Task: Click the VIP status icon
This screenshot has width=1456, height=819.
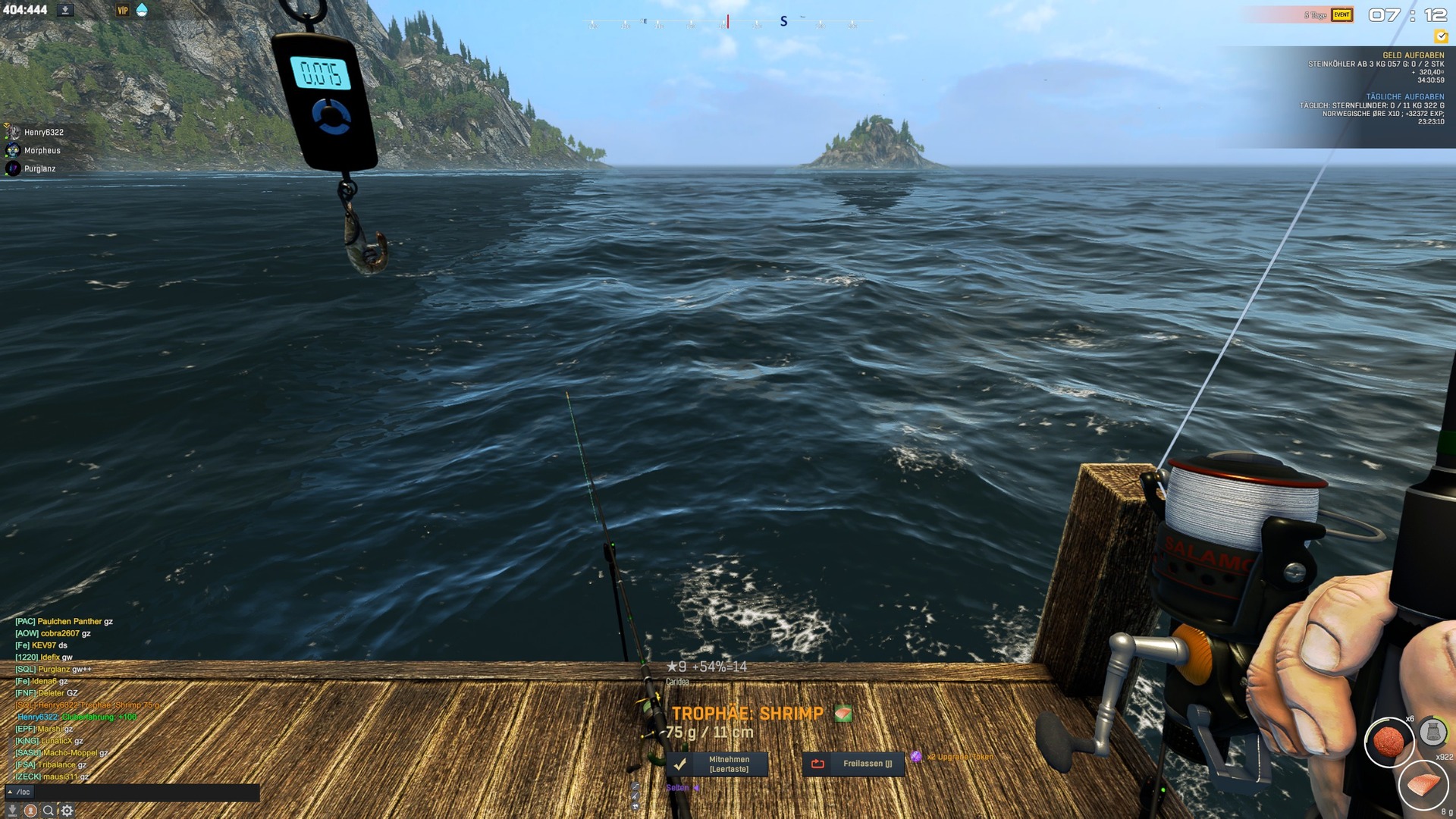Action: (122, 11)
